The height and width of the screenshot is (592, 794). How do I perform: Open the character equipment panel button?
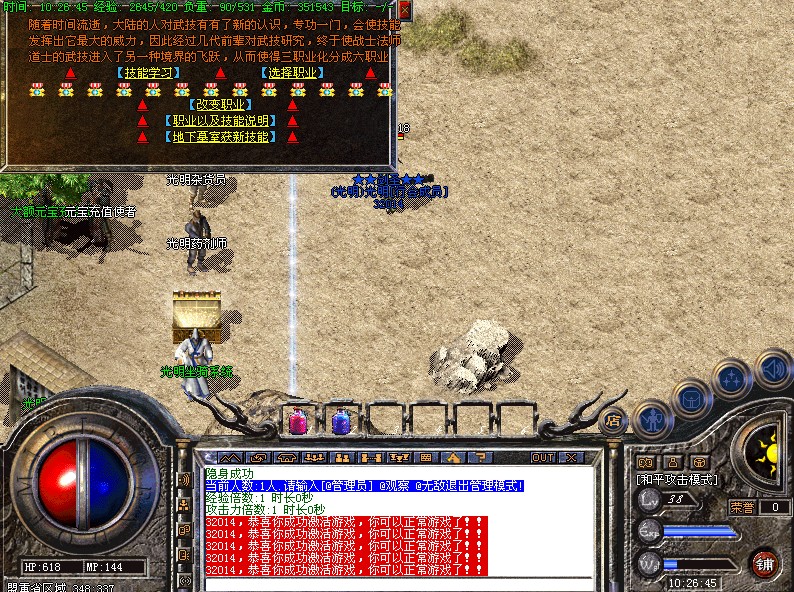tap(652, 420)
